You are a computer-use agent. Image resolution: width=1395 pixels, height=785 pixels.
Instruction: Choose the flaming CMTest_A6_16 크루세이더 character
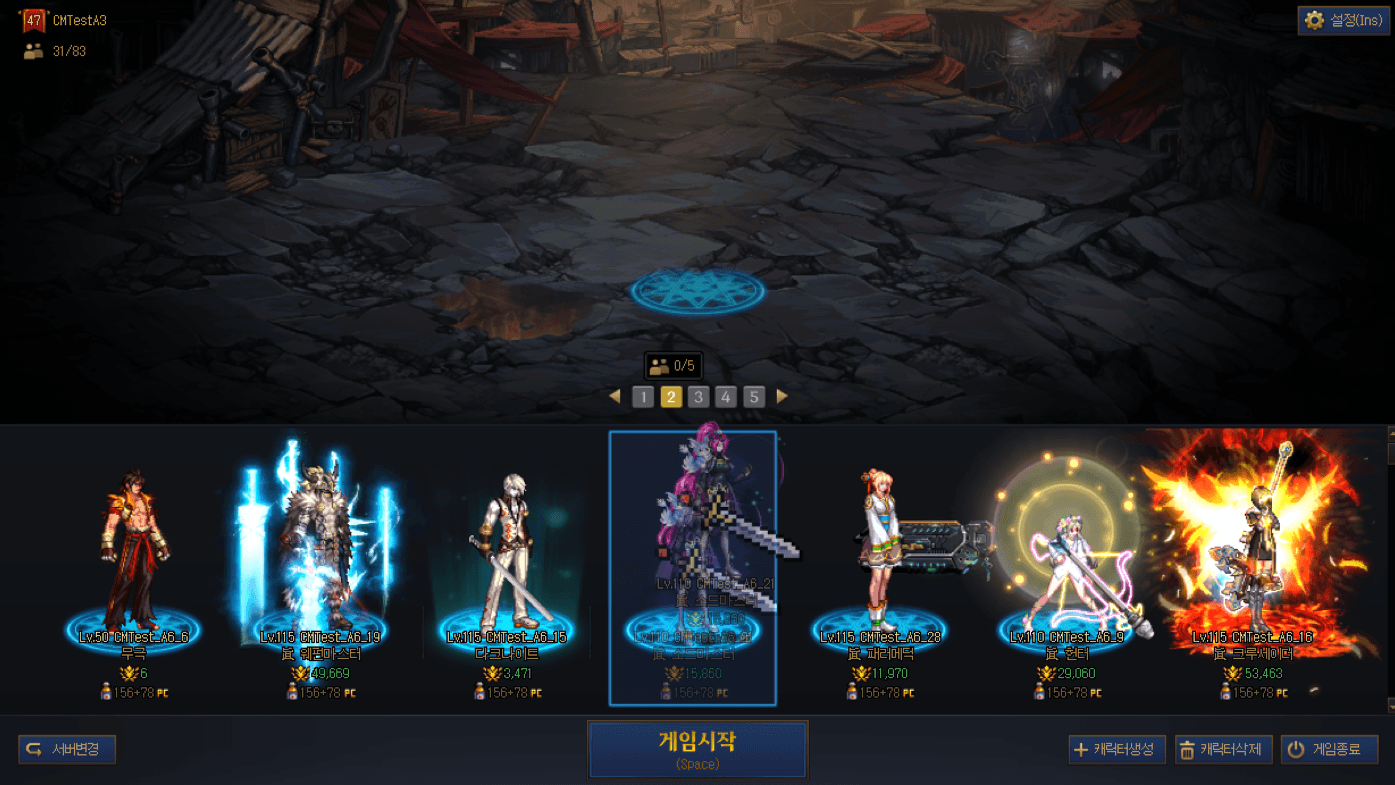(1252, 570)
